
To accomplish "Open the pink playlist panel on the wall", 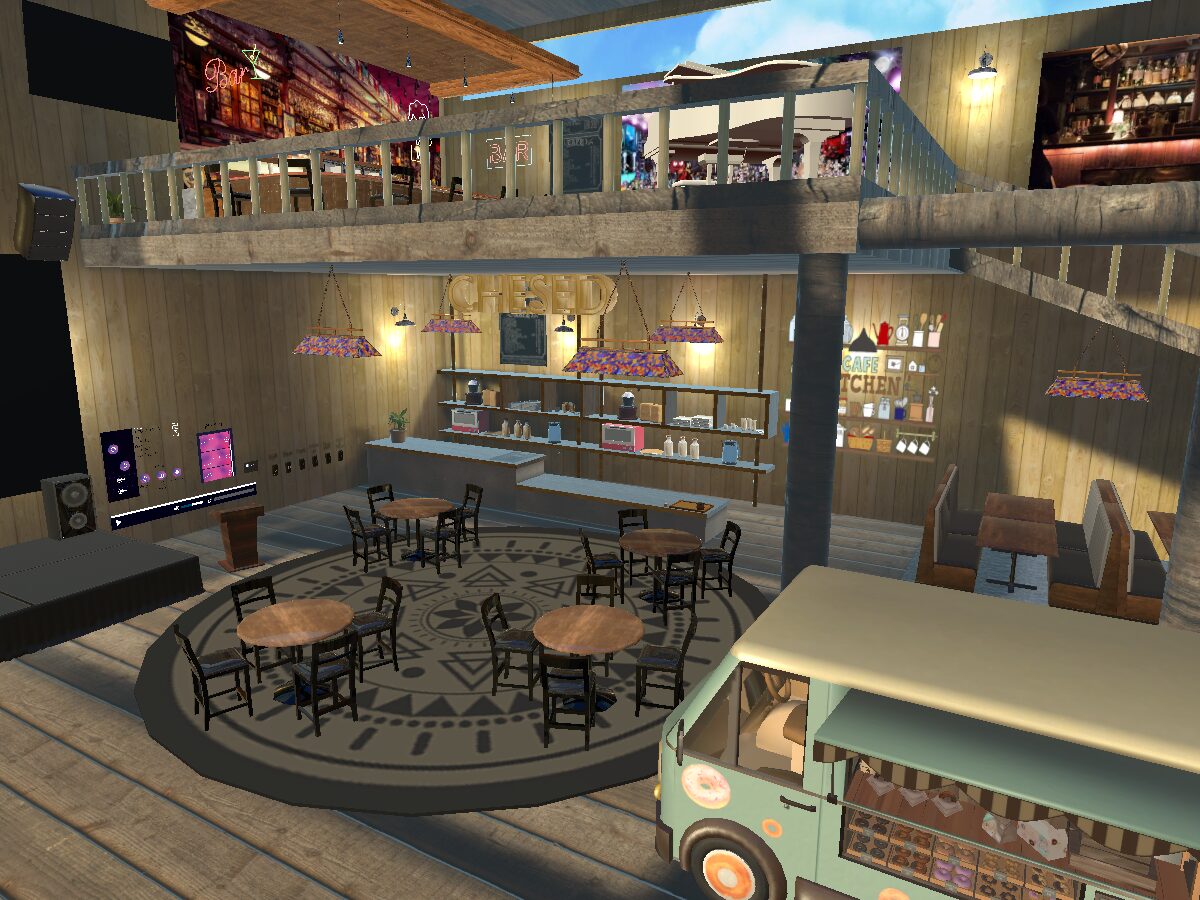I will 215,455.
